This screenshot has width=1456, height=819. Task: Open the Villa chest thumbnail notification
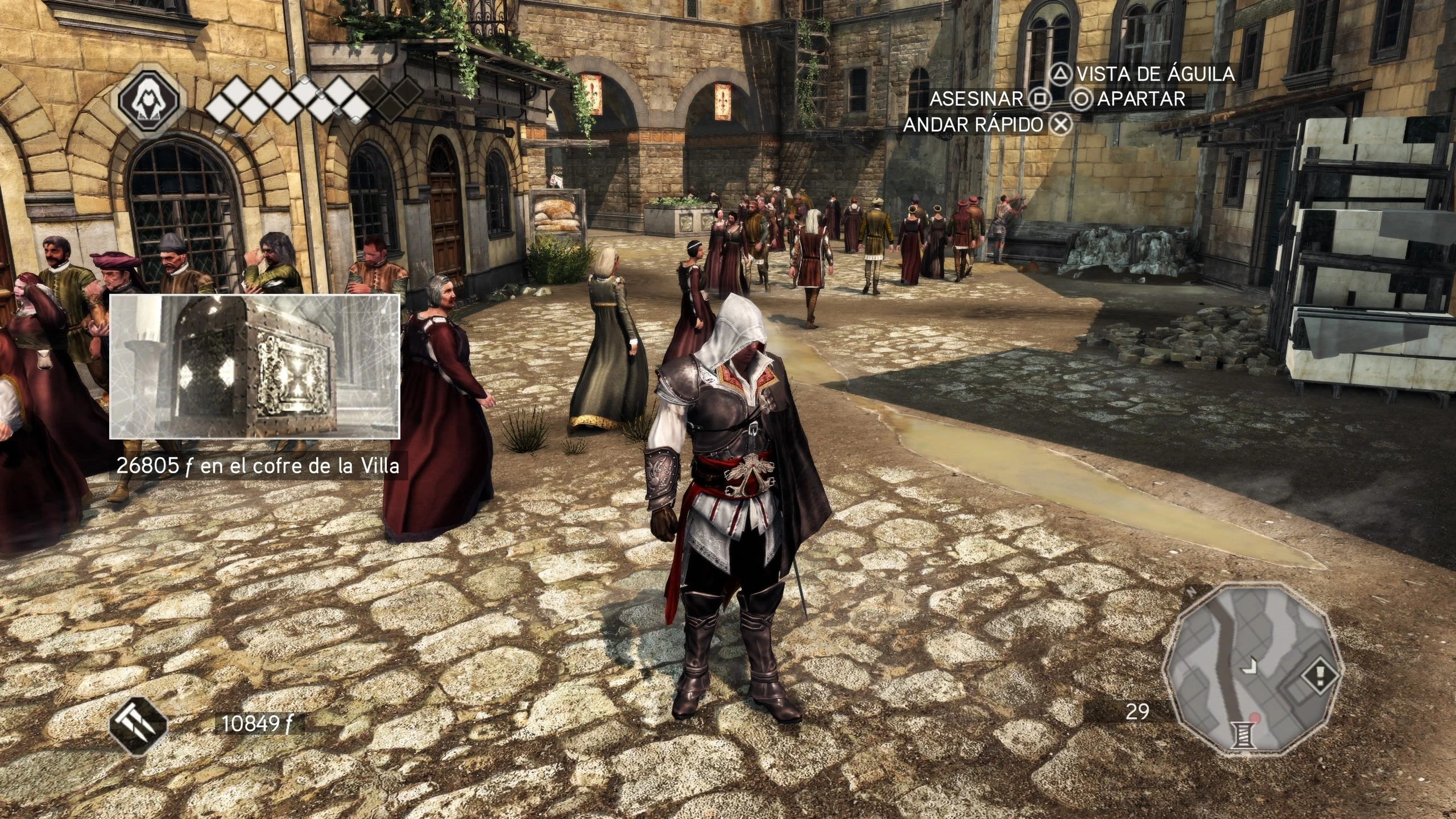tap(254, 367)
